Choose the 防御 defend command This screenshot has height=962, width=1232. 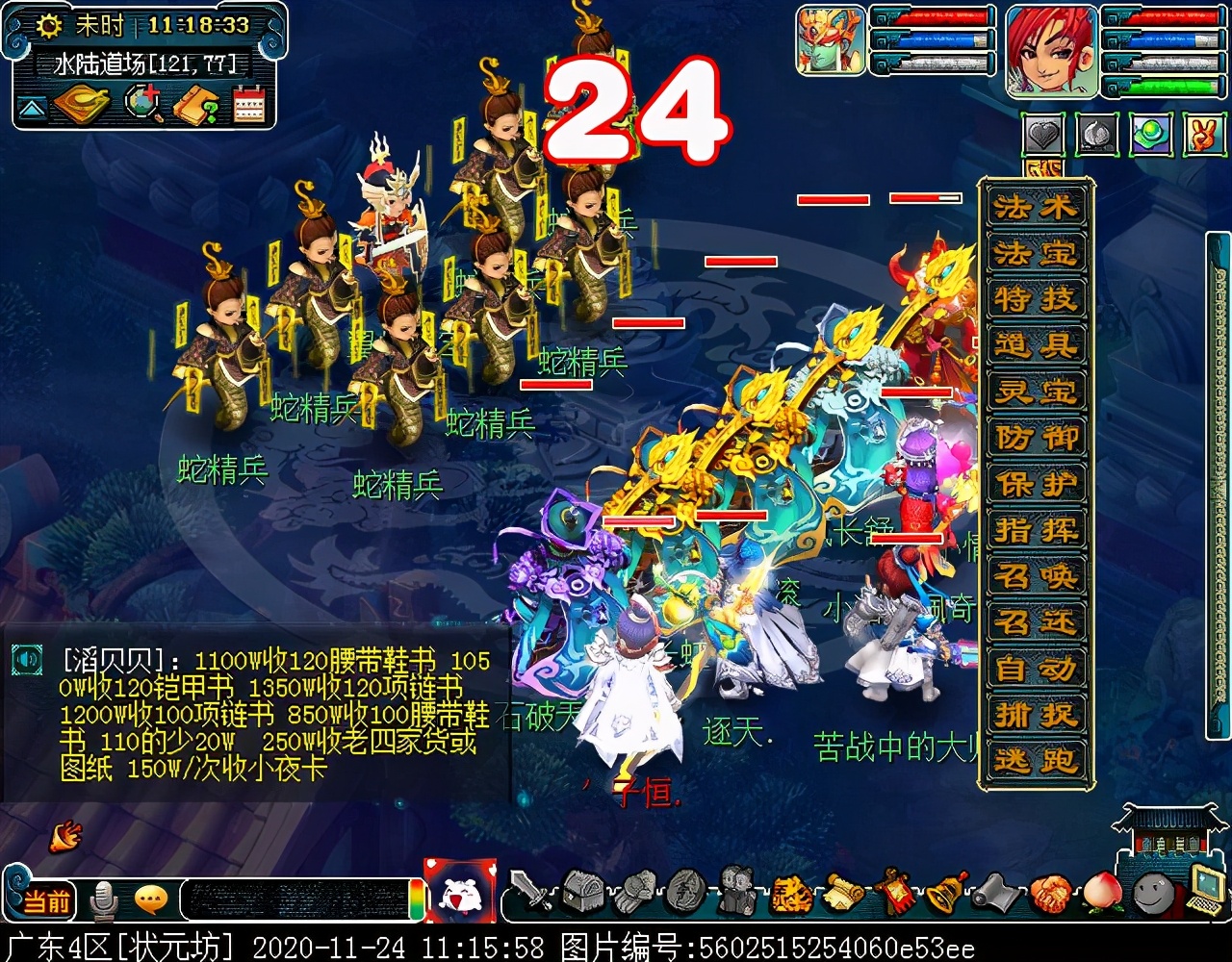point(1036,439)
